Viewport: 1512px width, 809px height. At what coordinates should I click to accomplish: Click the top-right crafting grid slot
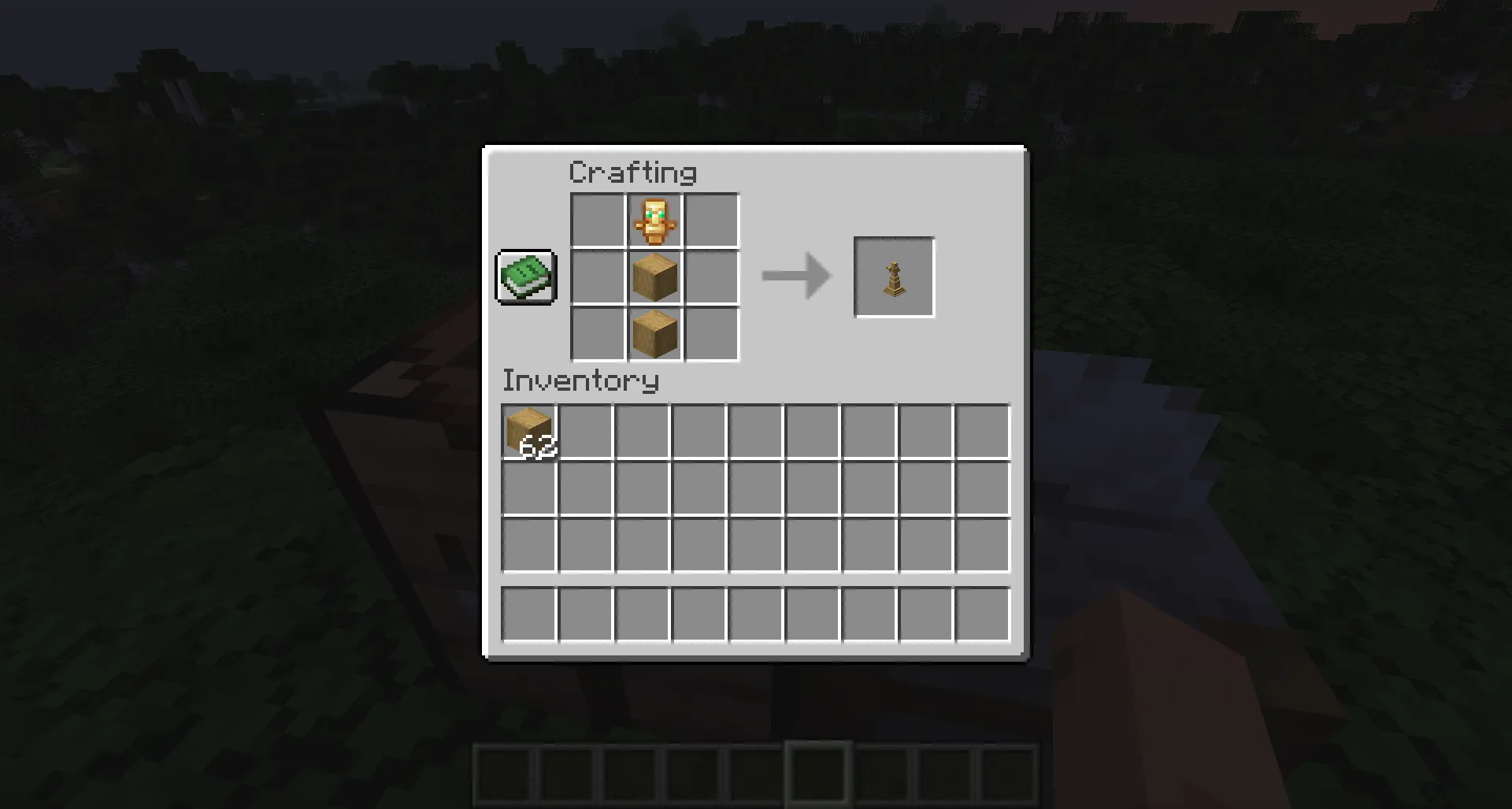(712, 221)
